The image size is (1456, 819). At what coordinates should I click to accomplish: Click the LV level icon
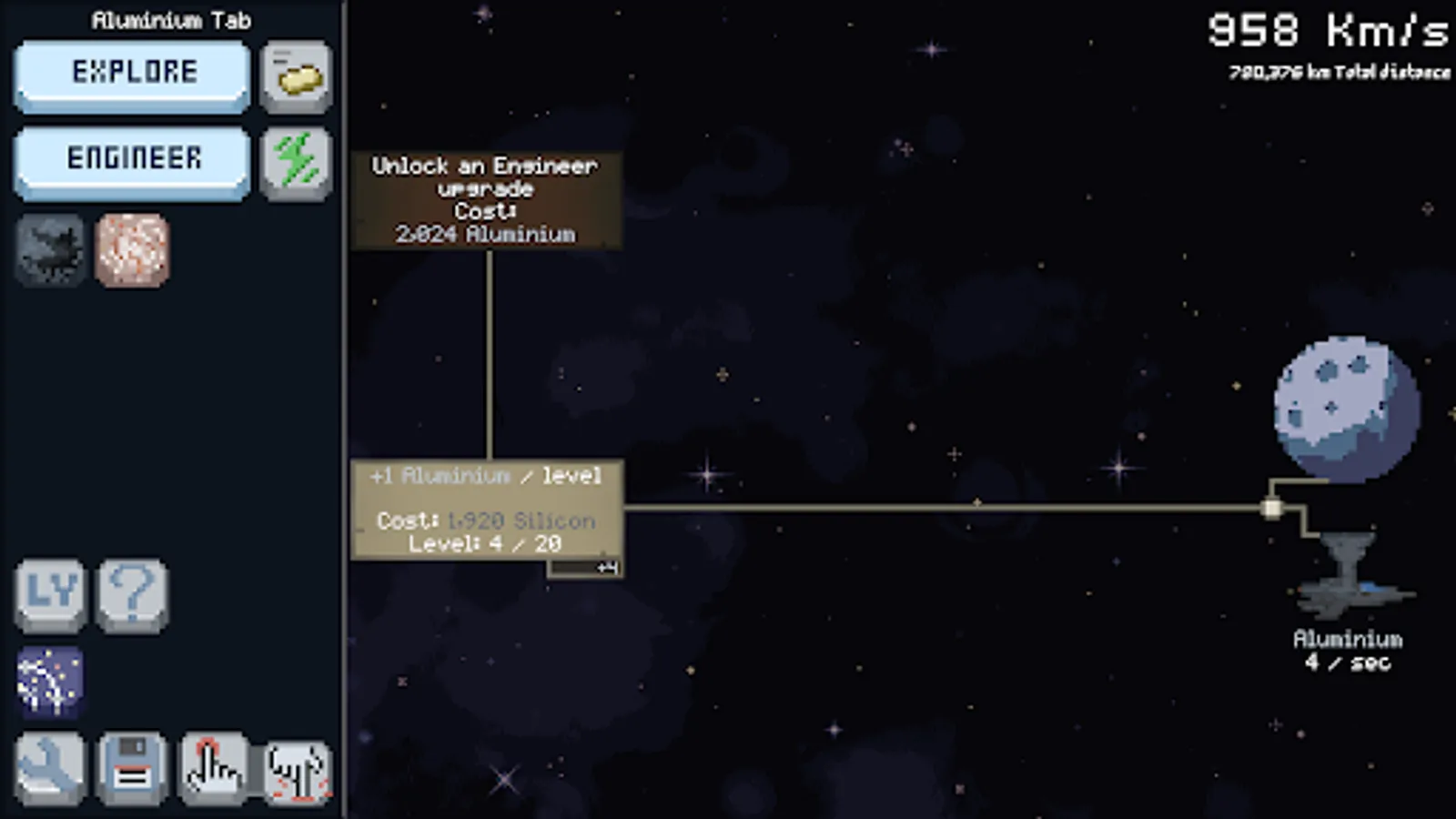(50, 596)
